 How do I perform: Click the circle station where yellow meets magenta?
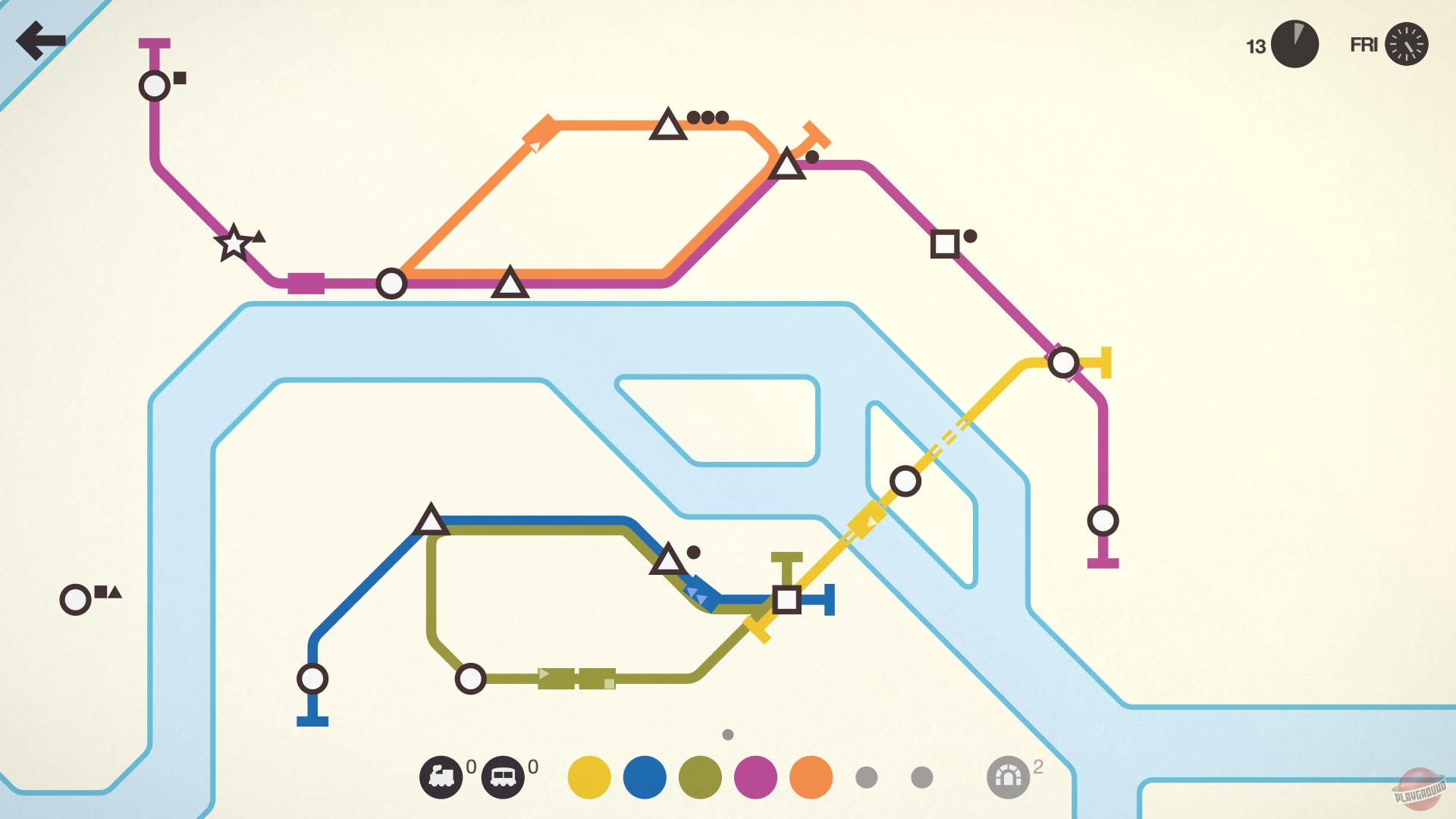[1065, 362]
